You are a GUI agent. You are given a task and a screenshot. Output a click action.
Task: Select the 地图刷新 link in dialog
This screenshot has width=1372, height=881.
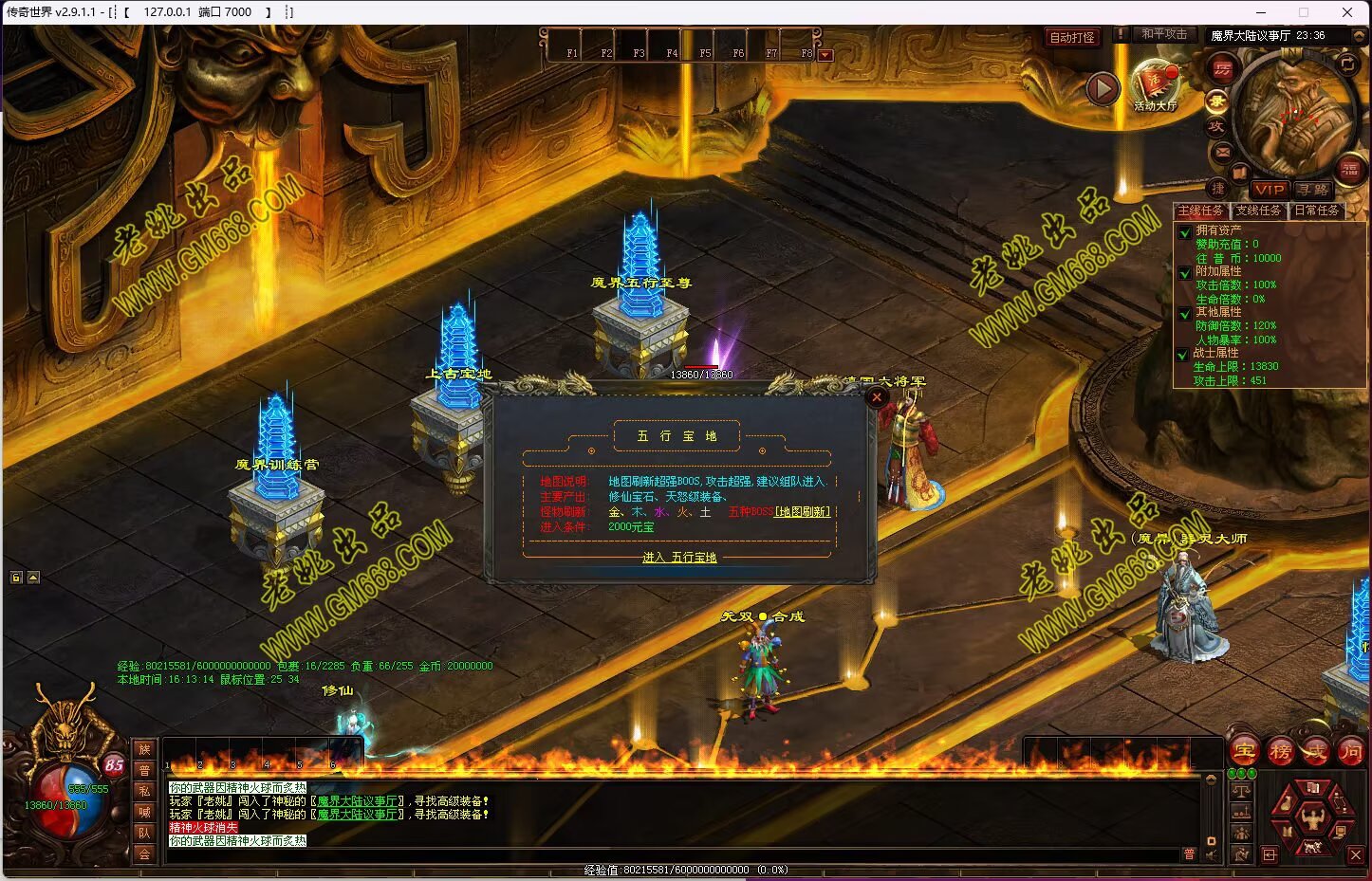click(x=803, y=512)
